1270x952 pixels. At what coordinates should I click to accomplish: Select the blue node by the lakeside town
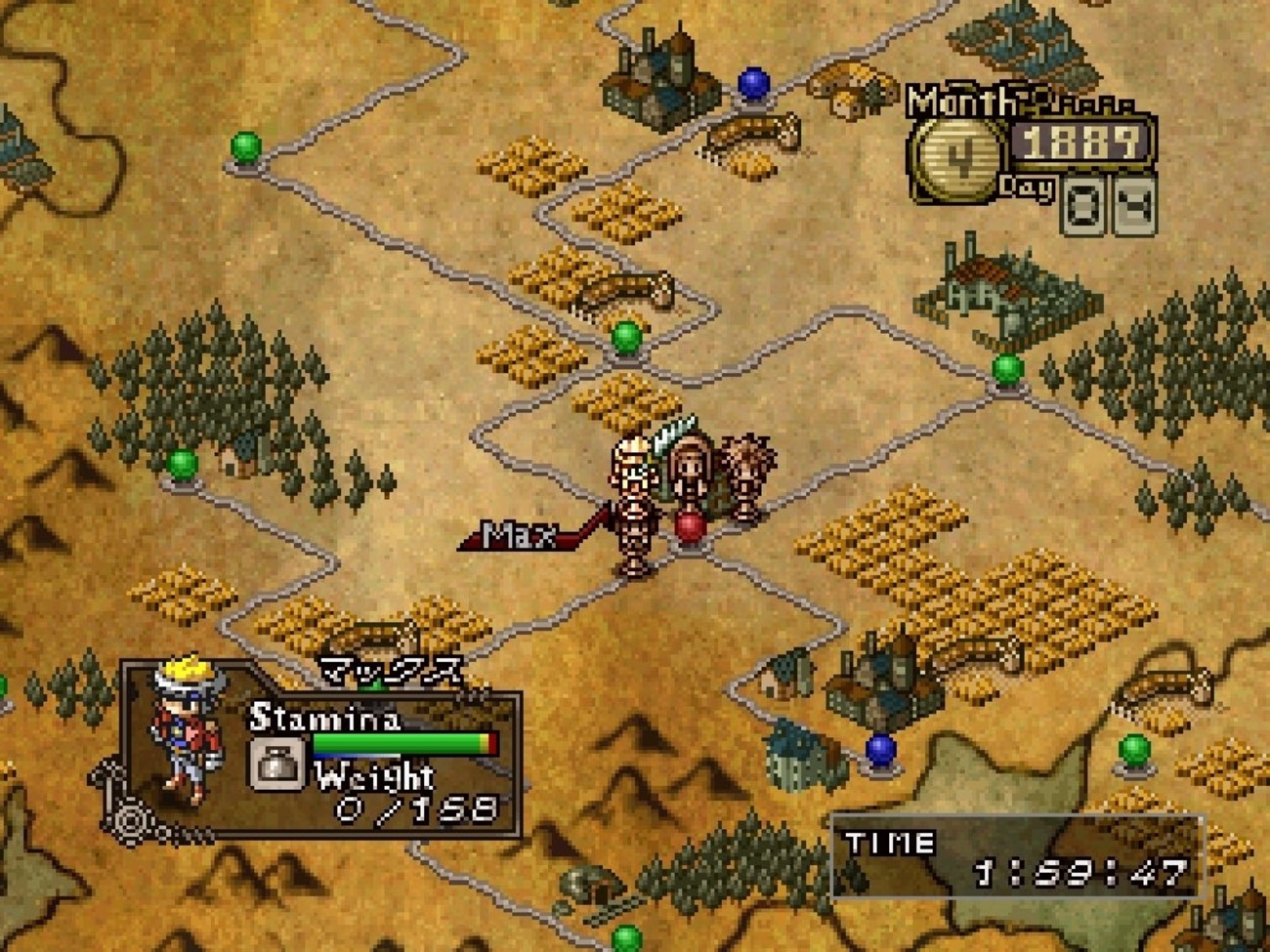click(880, 749)
